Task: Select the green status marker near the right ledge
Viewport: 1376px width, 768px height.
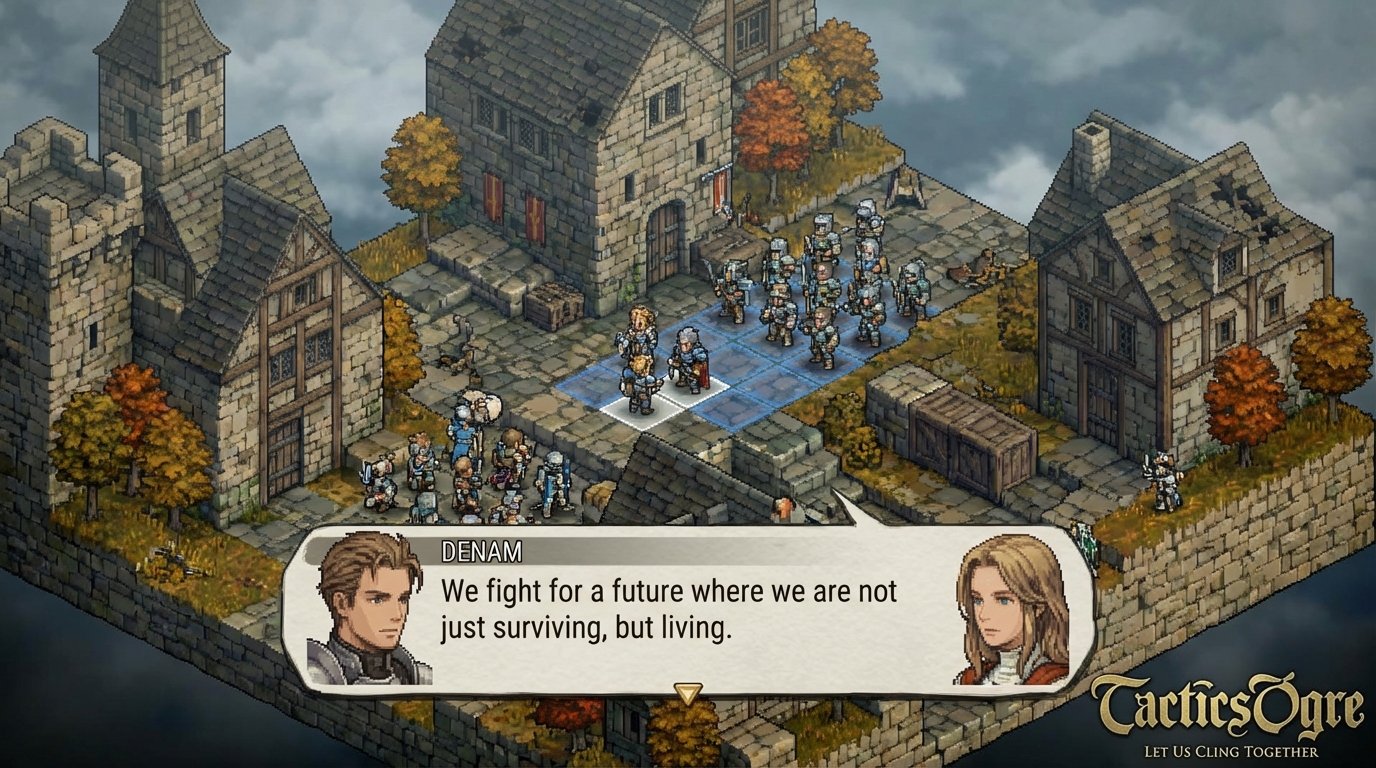Action: (x=1083, y=535)
